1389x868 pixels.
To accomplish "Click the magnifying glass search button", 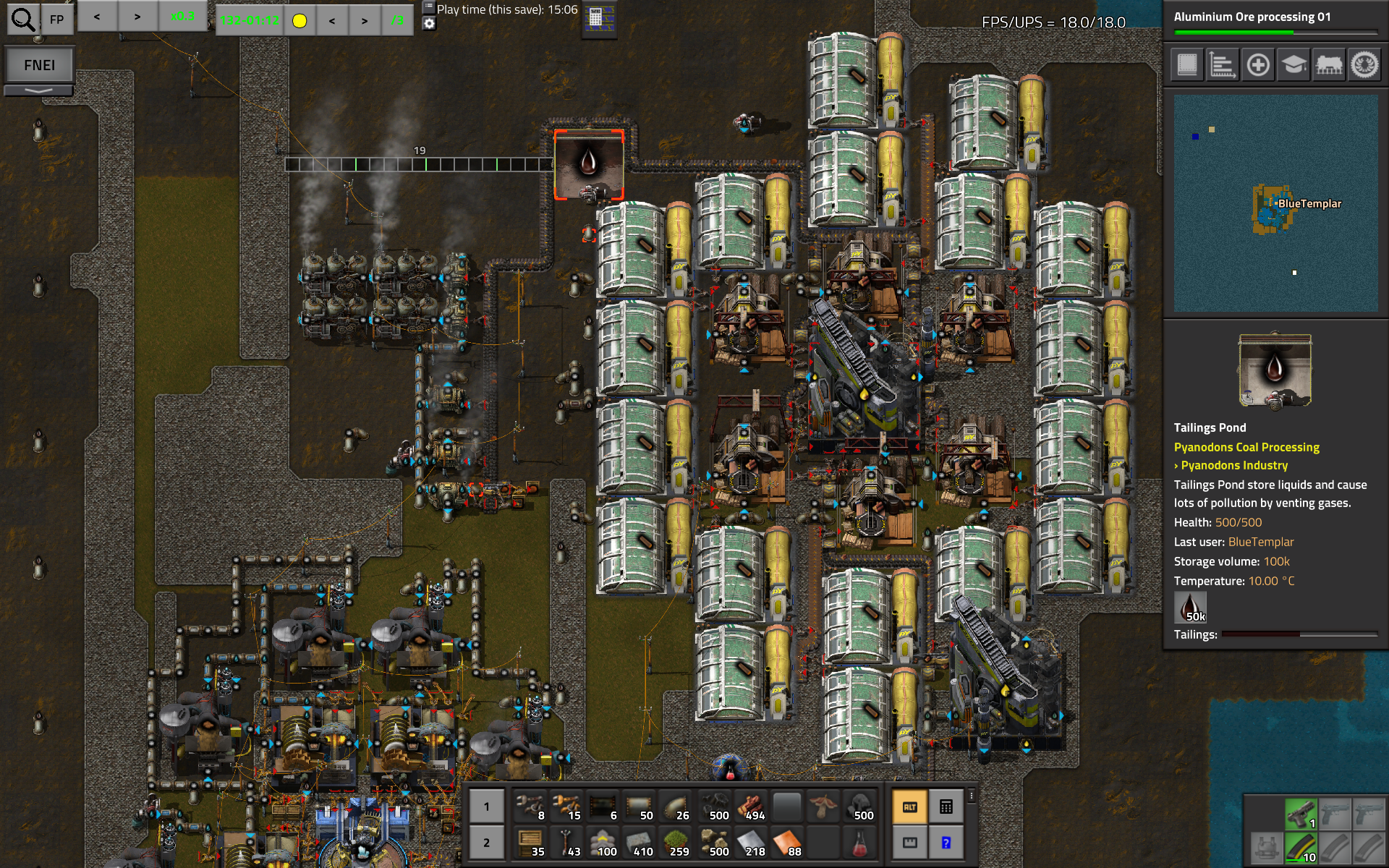I will (23, 20).
